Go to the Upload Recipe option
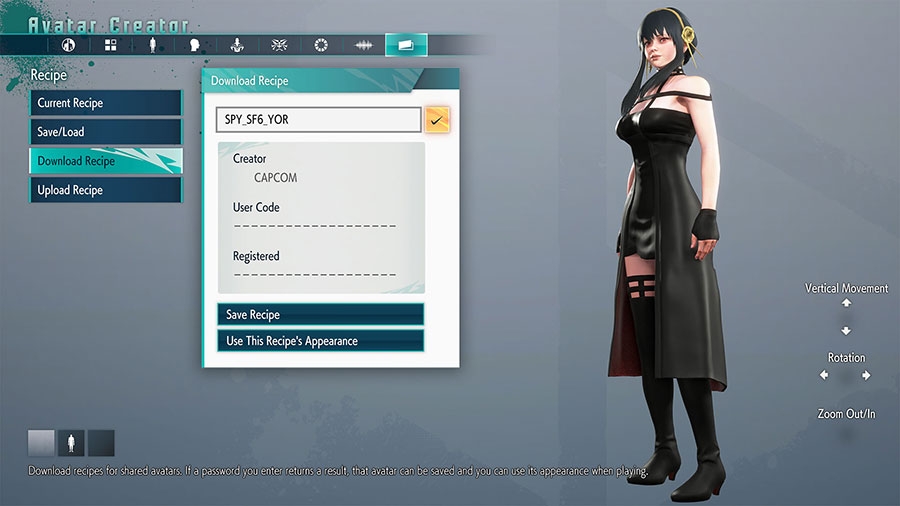 coord(105,190)
